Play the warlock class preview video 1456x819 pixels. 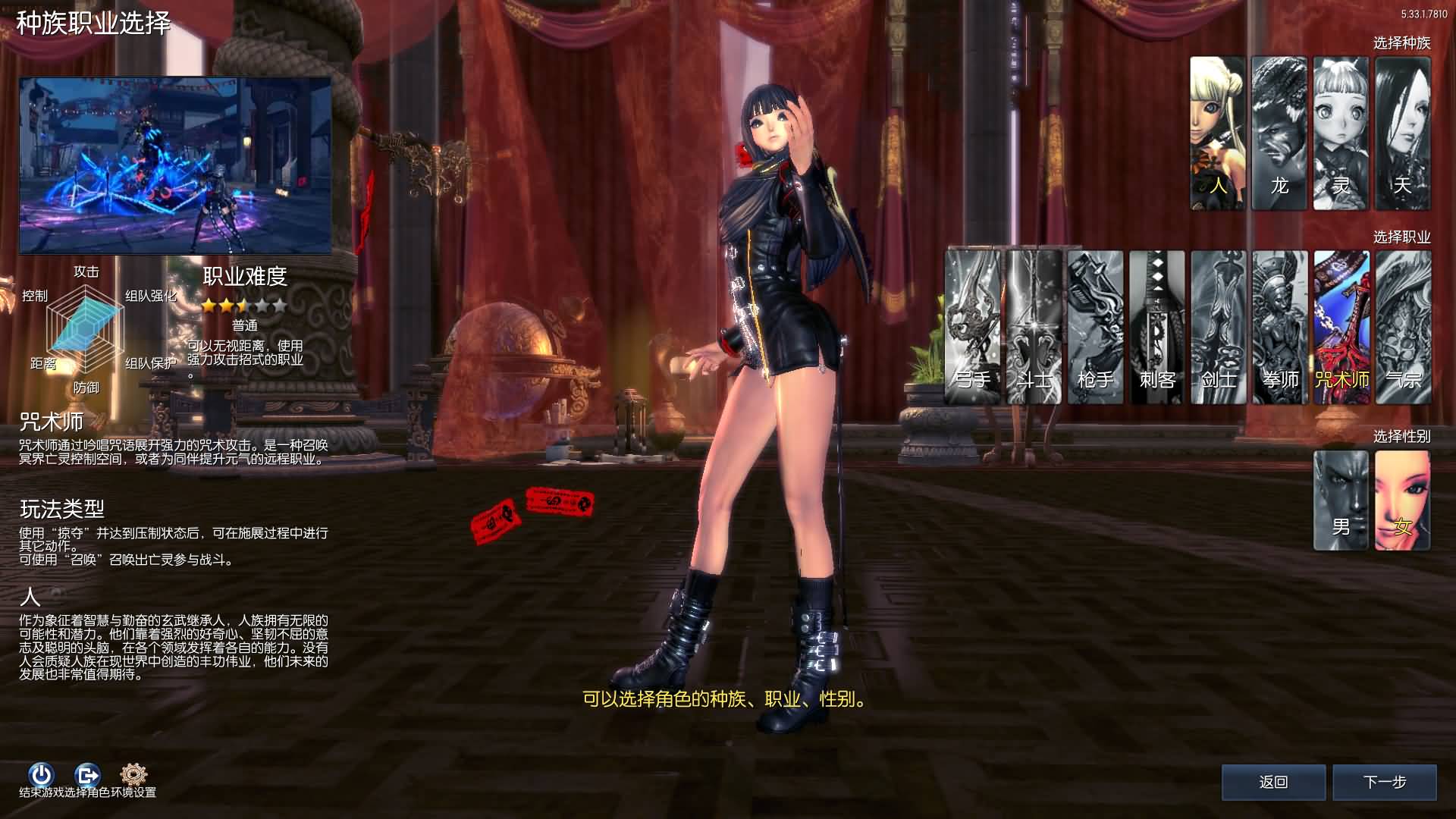175,165
